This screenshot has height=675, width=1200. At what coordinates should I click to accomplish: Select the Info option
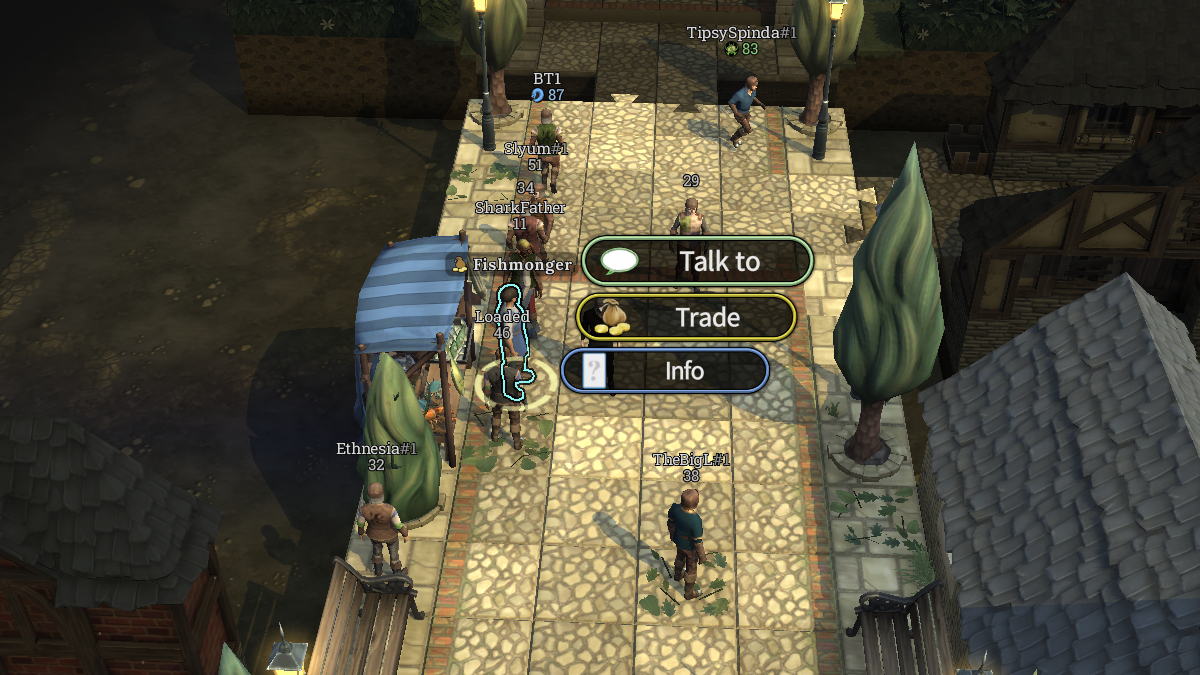[665, 371]
